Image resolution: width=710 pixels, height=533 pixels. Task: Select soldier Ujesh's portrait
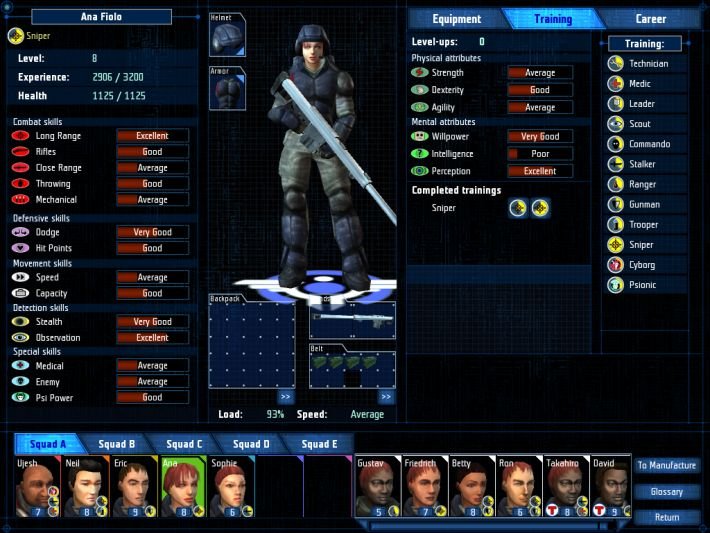pyautogui.click(x=37, y=488)
